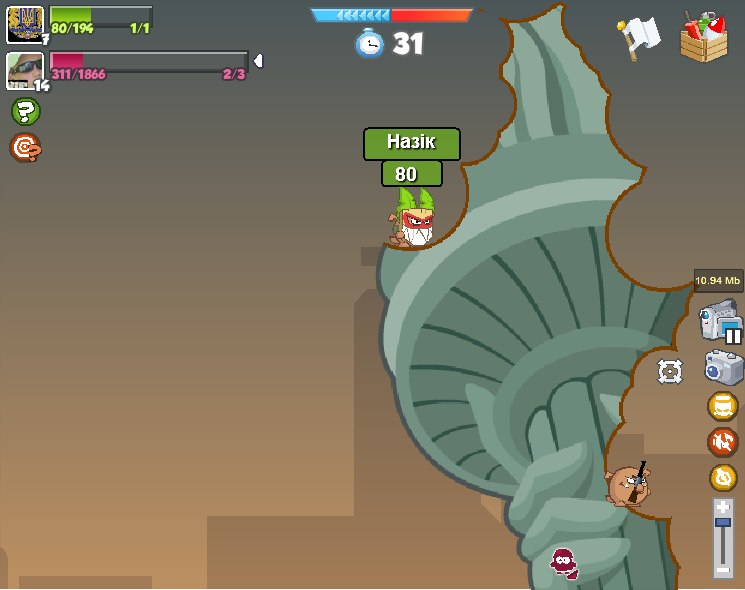Toggle the video camera recording button

[x=720, y=322]
